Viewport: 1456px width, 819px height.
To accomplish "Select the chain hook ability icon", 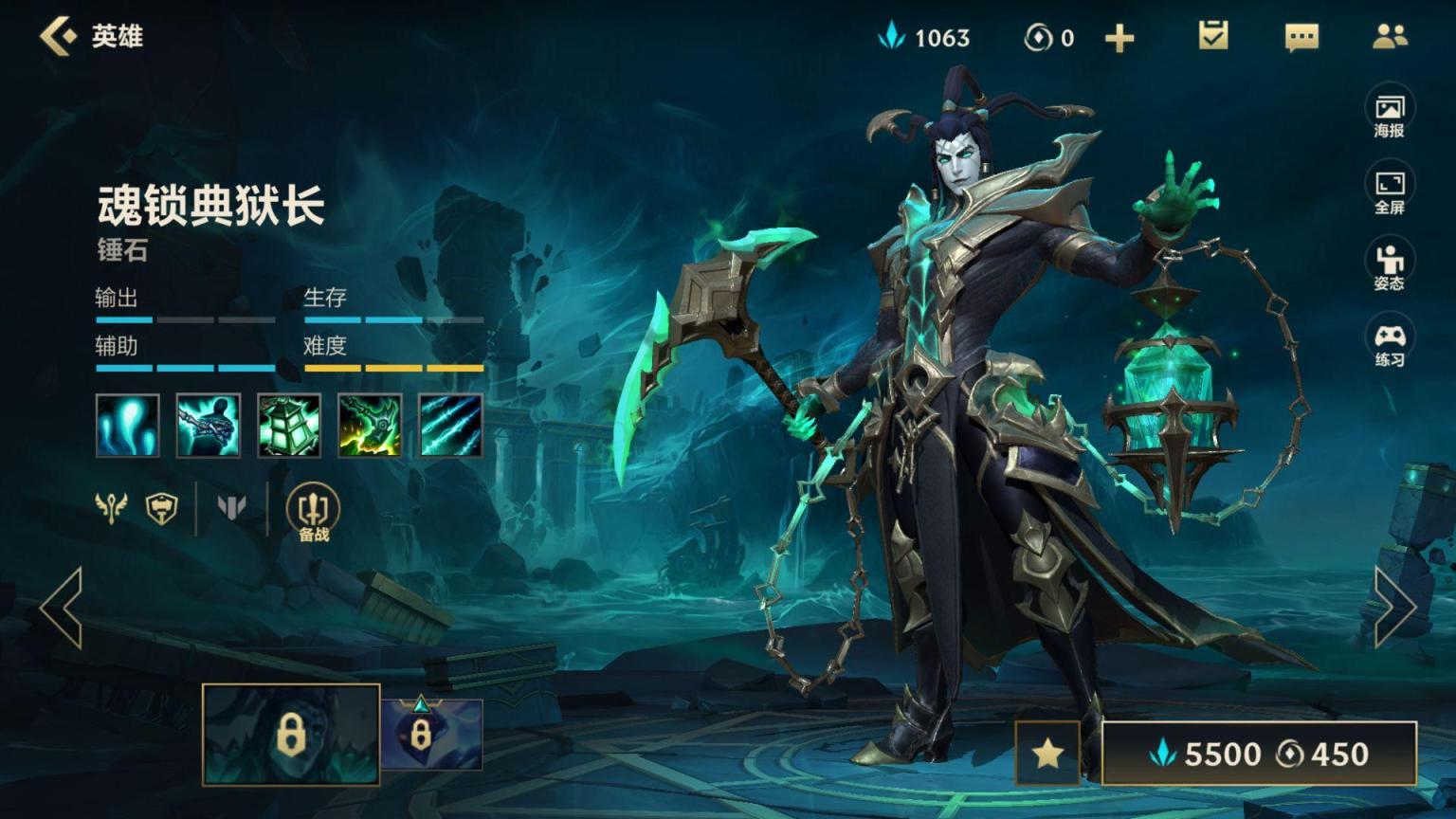I will tap(209, 426).
